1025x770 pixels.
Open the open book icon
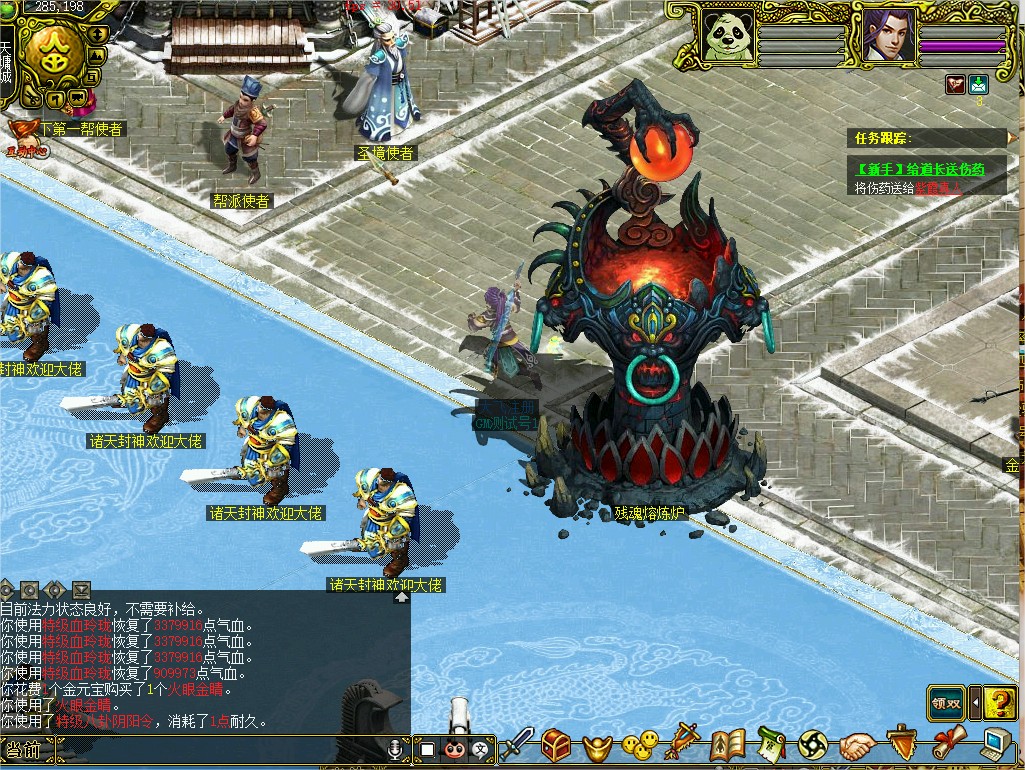coord(728,744)
